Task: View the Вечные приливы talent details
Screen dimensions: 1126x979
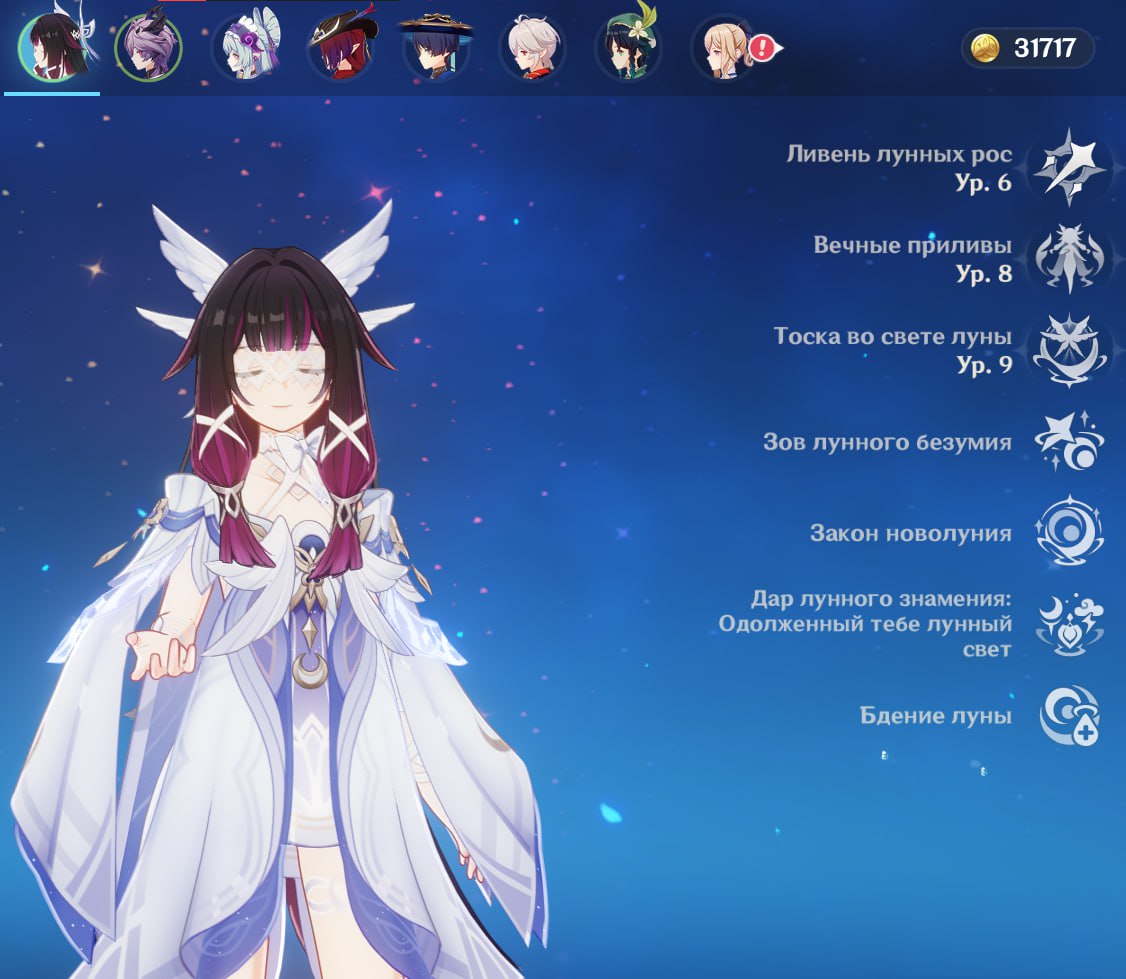Action: pyautogui.click(x=1070, y=259)
